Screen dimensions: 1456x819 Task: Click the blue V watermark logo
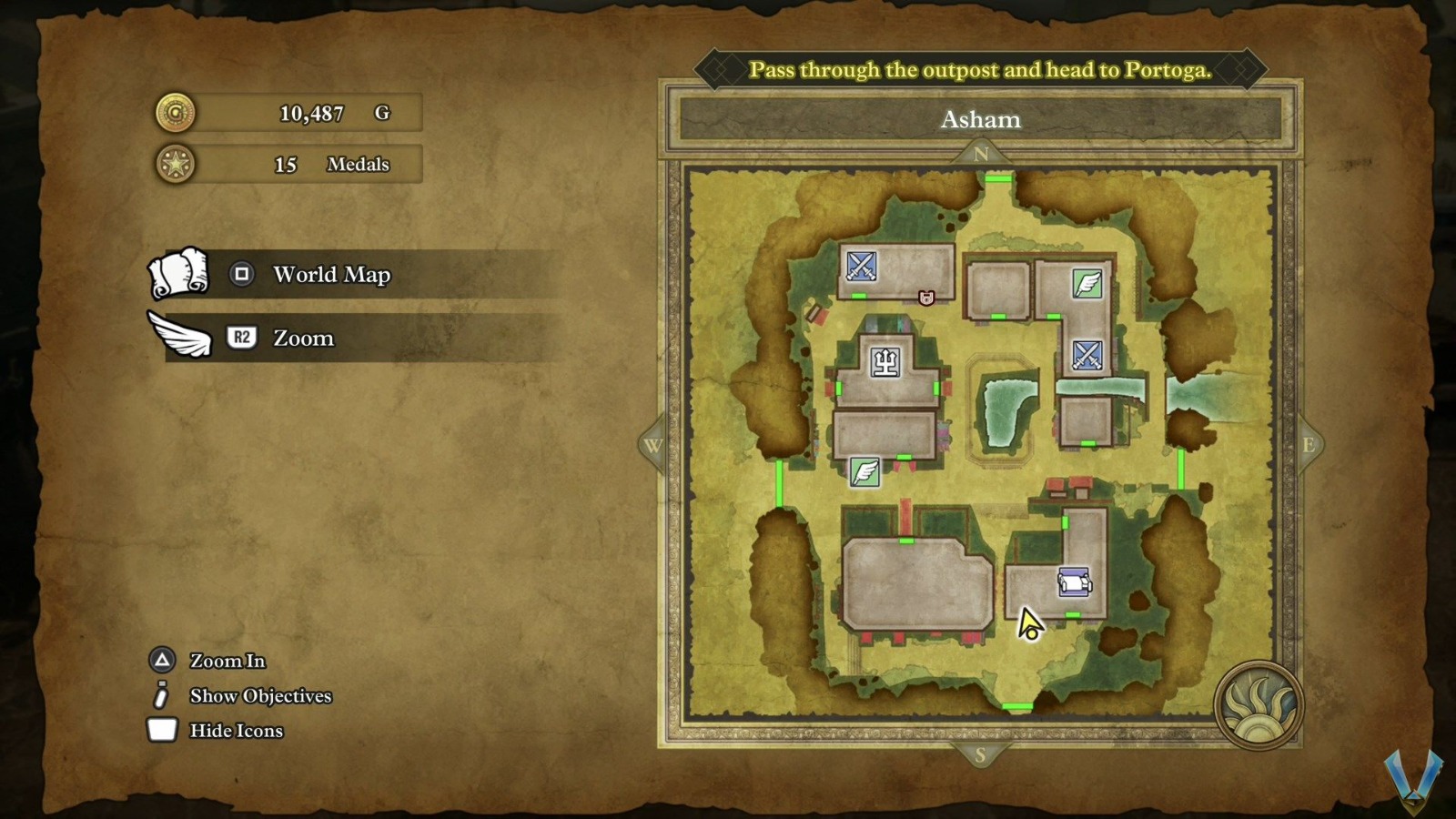[1412, 778]
